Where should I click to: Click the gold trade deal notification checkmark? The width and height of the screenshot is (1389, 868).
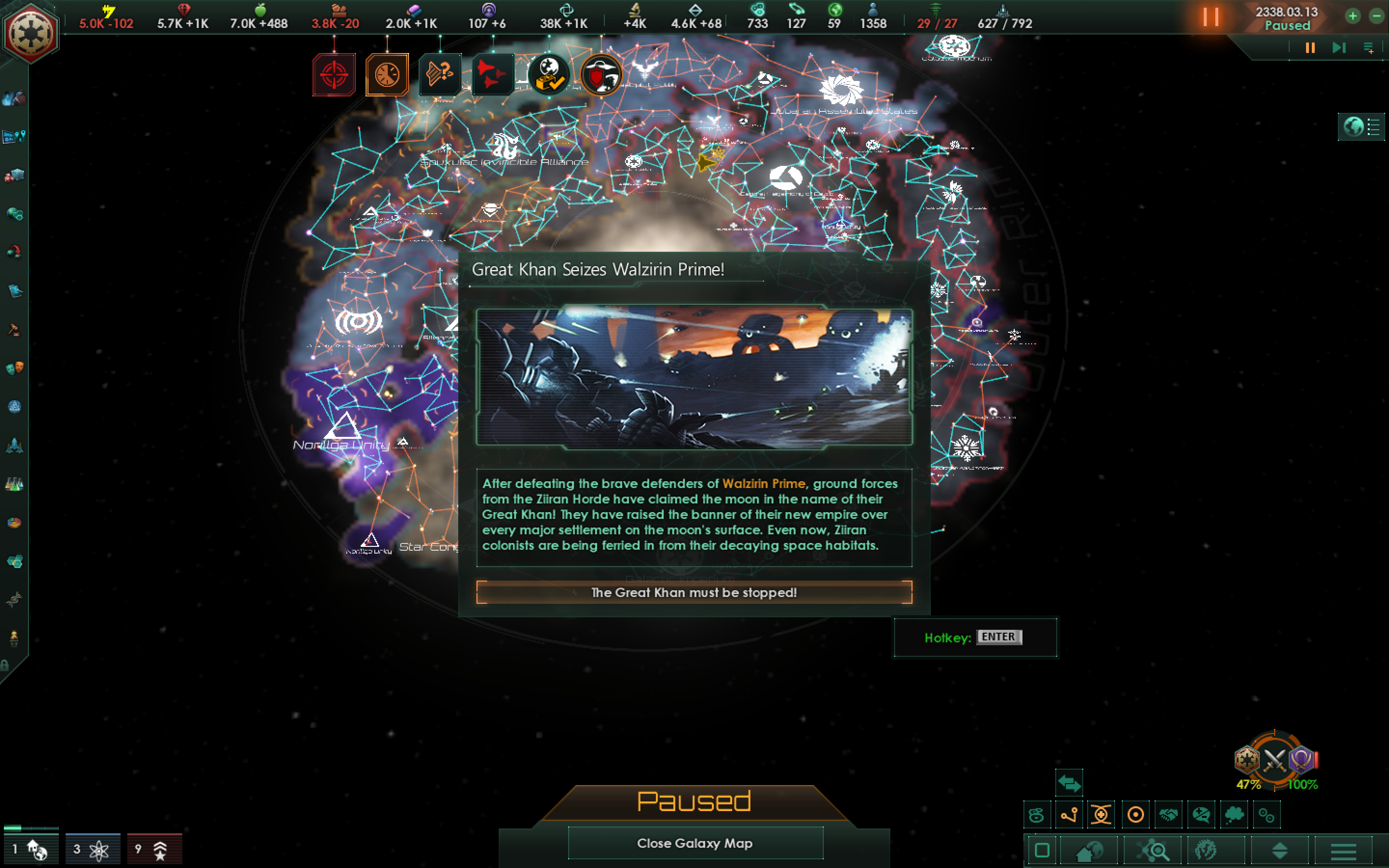549,74
